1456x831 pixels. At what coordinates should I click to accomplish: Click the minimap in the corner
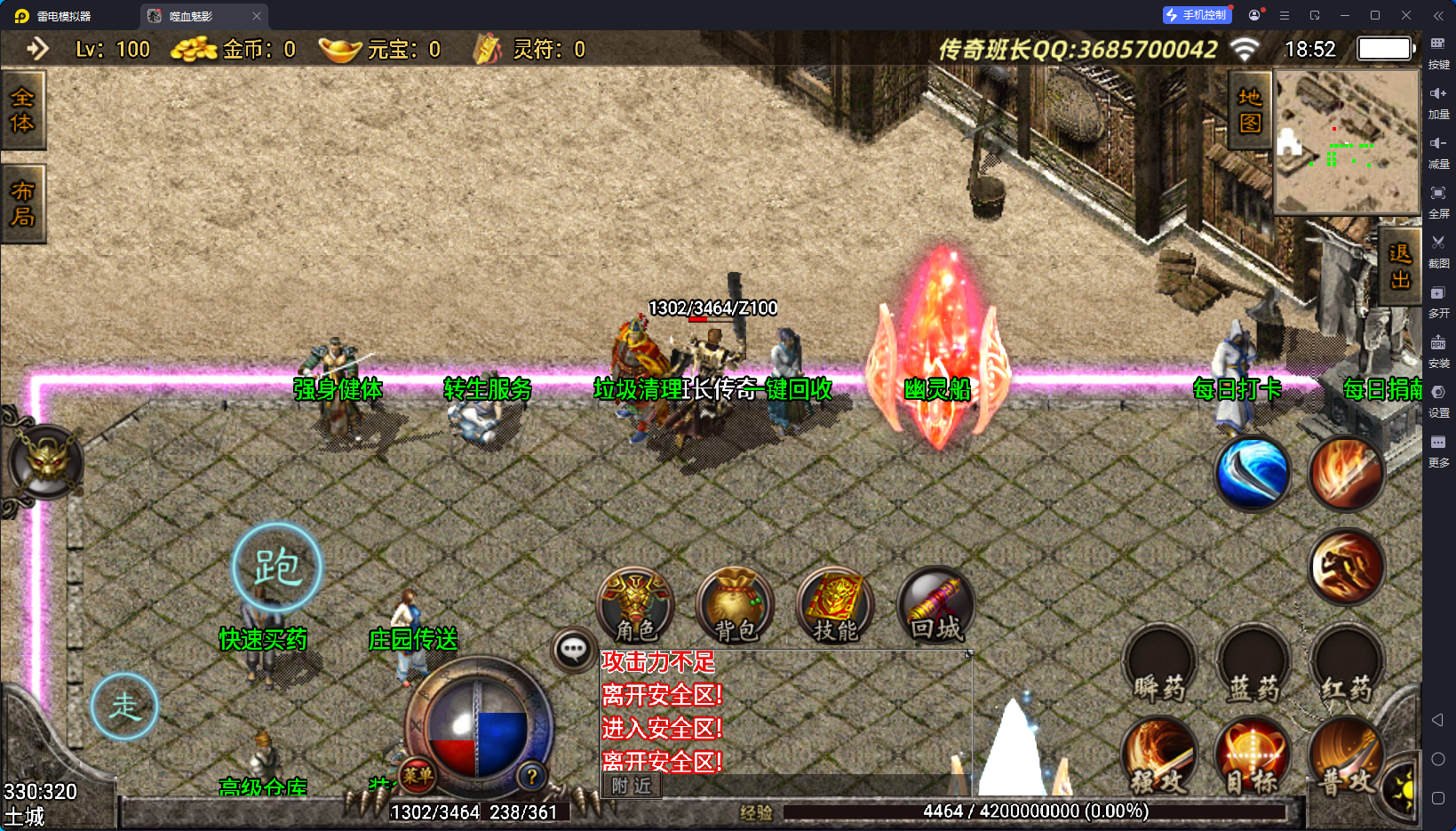coord(1347,141)
